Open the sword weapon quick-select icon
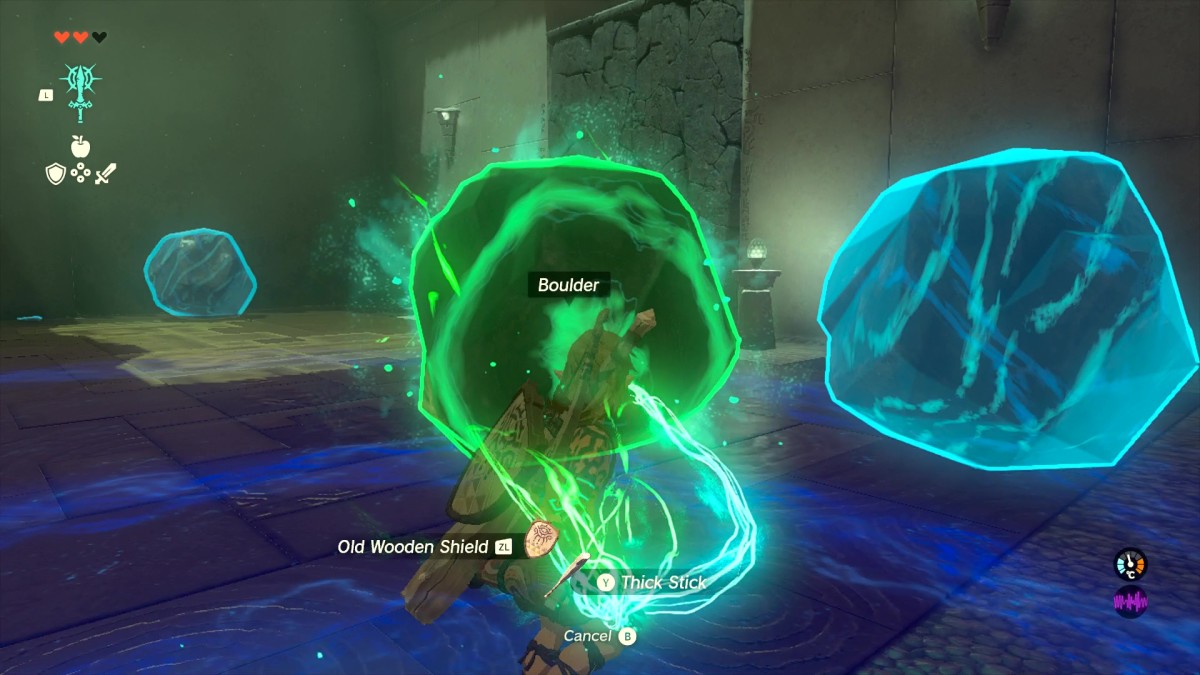Viewport: 1200px width, 675px height. (x=106, y=174)
